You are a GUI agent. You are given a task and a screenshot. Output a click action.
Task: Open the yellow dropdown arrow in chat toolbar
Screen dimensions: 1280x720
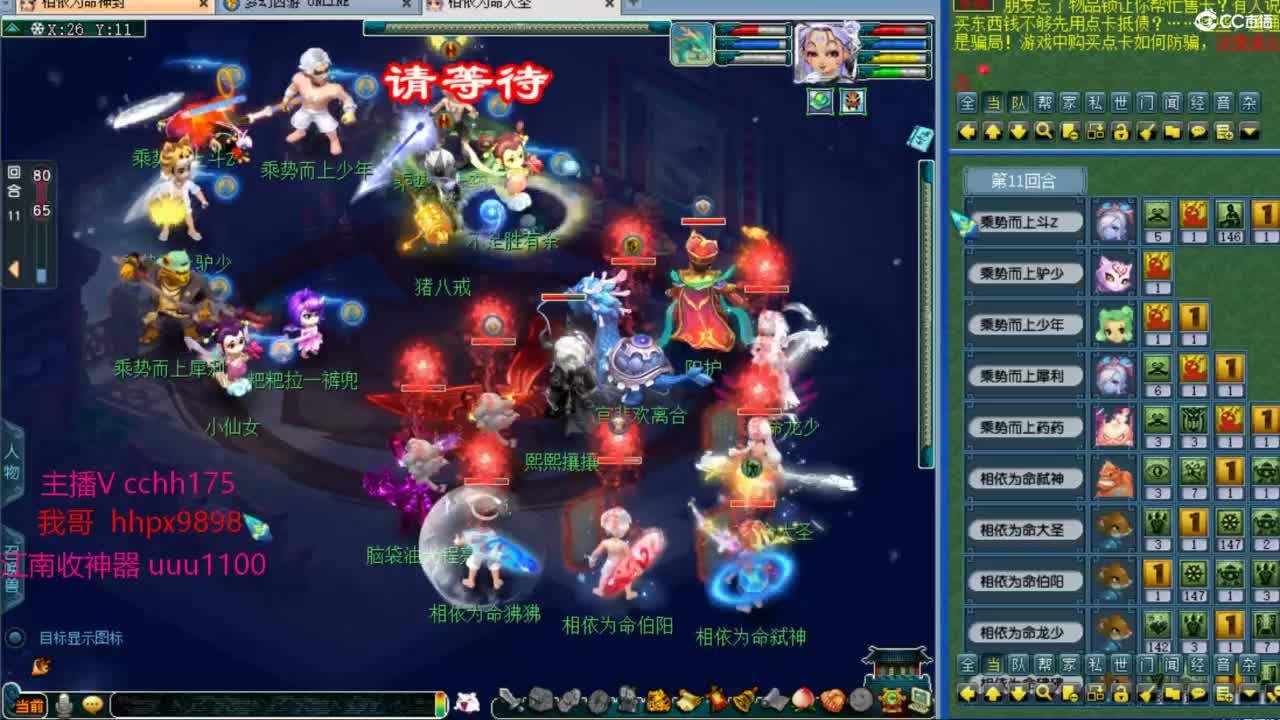[x=1248, y=130]
